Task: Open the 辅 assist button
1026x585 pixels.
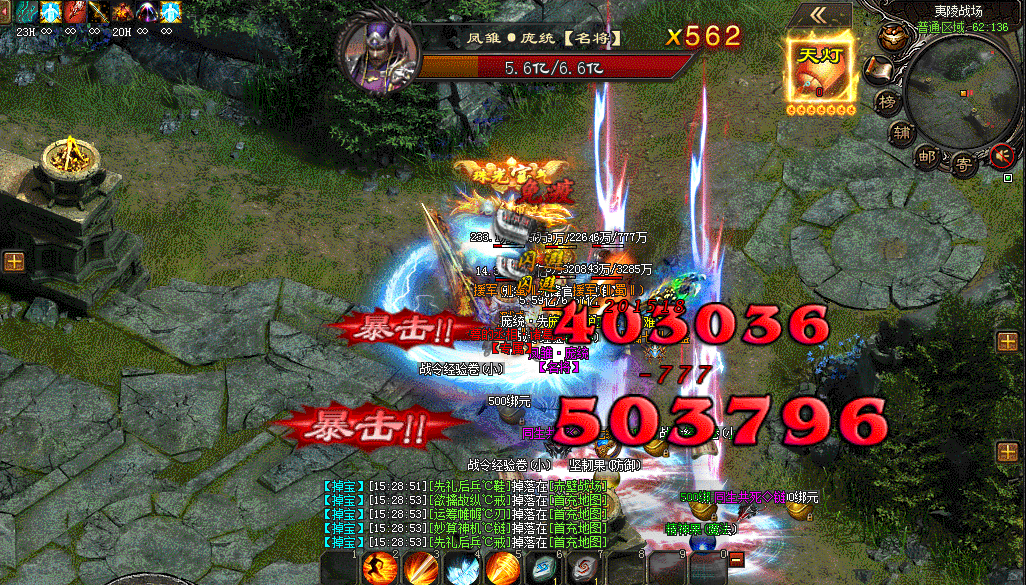Action: (902, 131)
